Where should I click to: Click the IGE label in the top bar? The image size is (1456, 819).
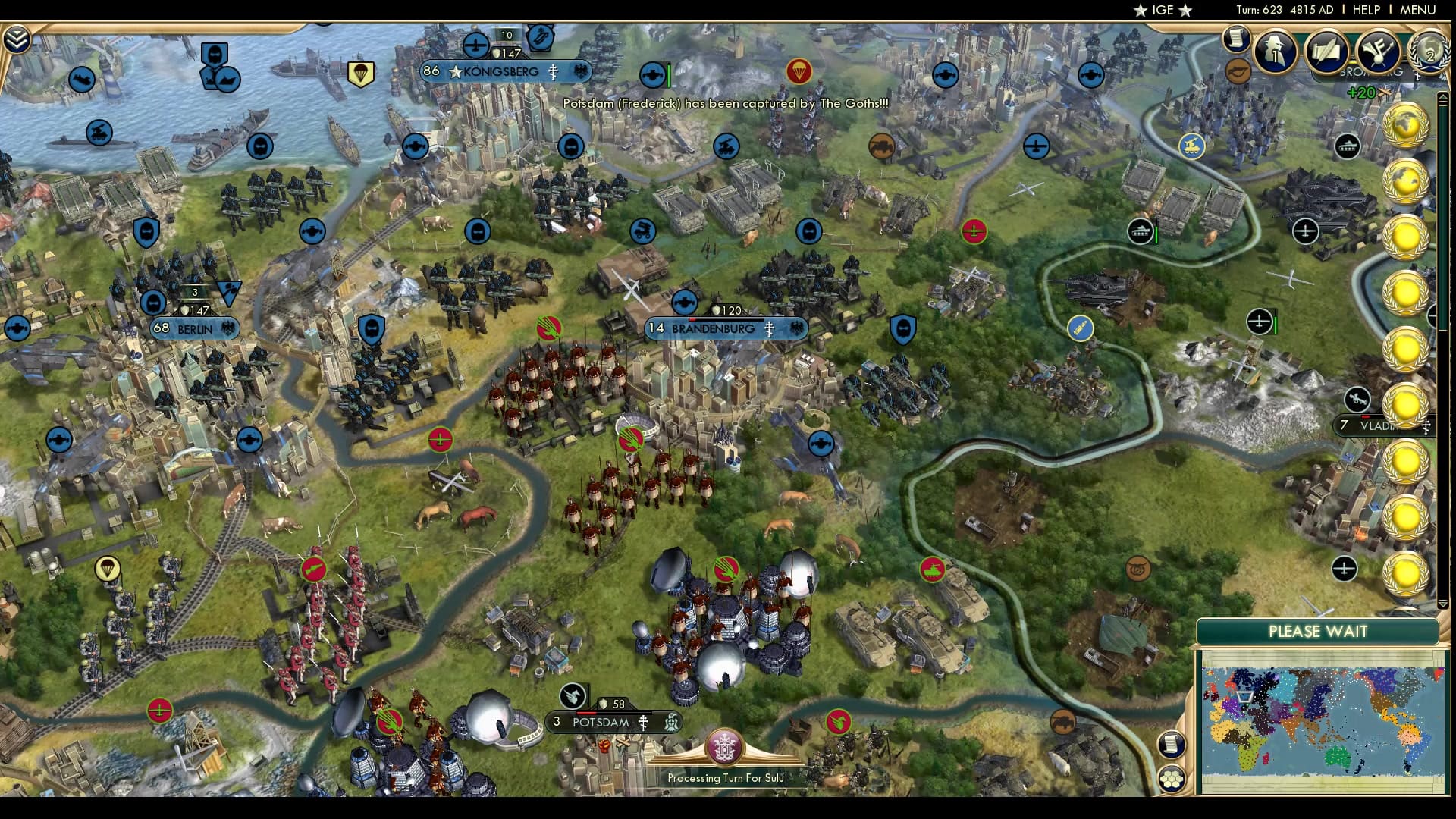click(1161, 11)
